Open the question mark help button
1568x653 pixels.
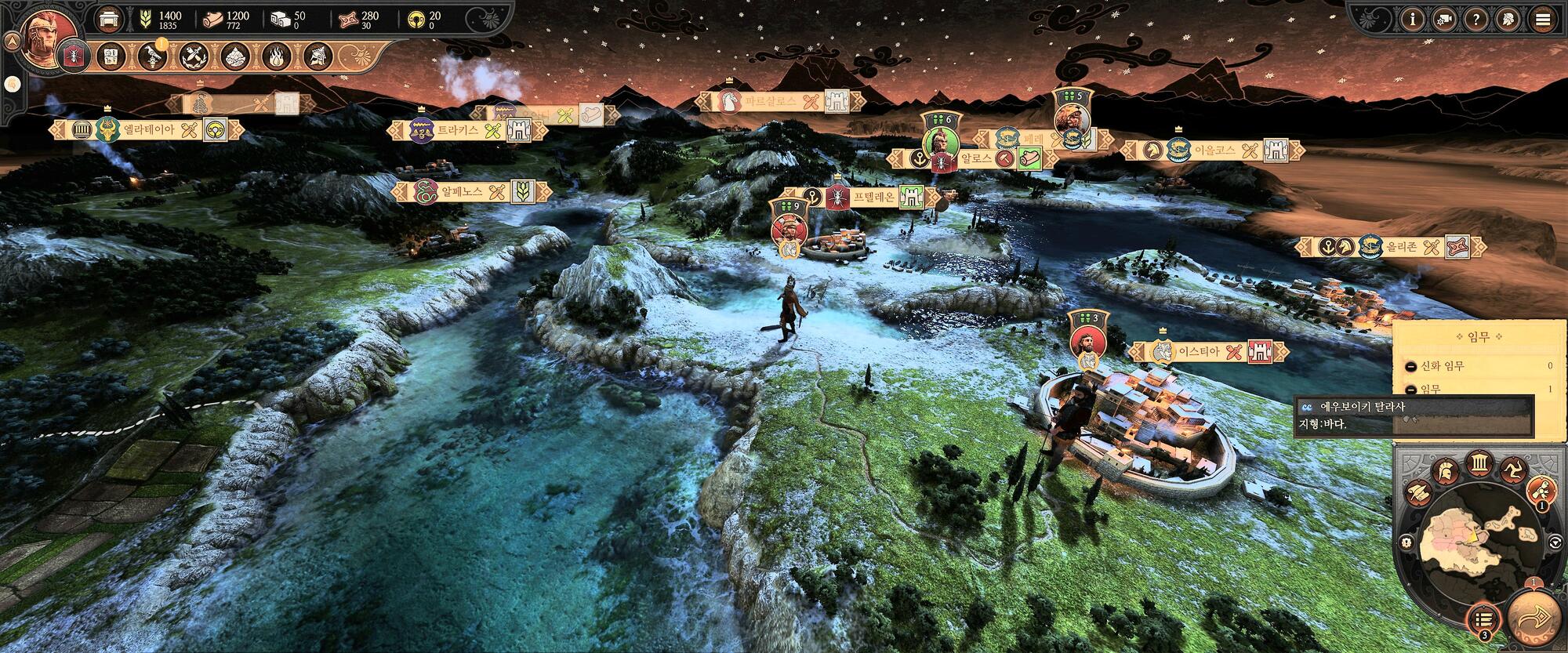(1477, 20)
